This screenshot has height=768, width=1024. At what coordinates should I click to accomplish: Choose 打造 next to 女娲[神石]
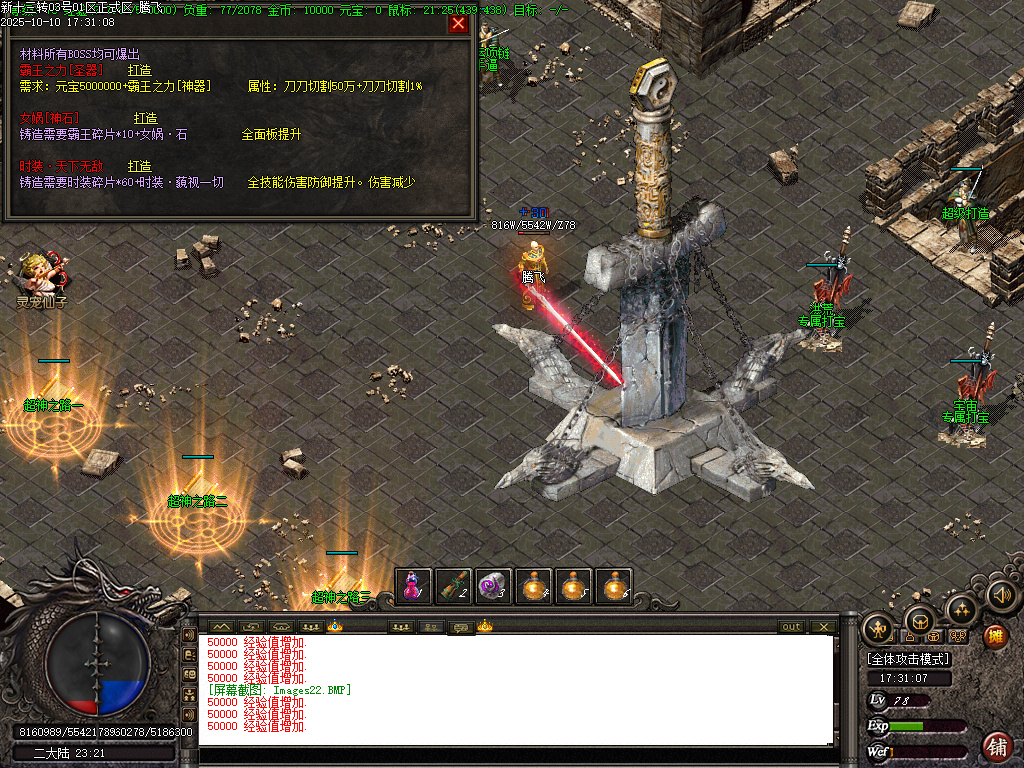click(145, 118)
